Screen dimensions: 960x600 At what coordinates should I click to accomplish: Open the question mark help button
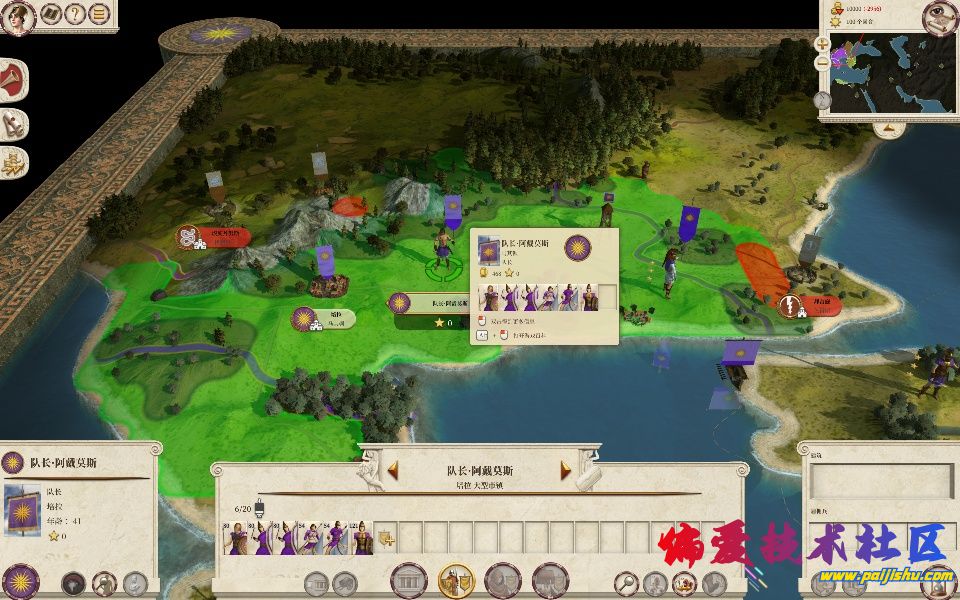click(x=75, y=14)
